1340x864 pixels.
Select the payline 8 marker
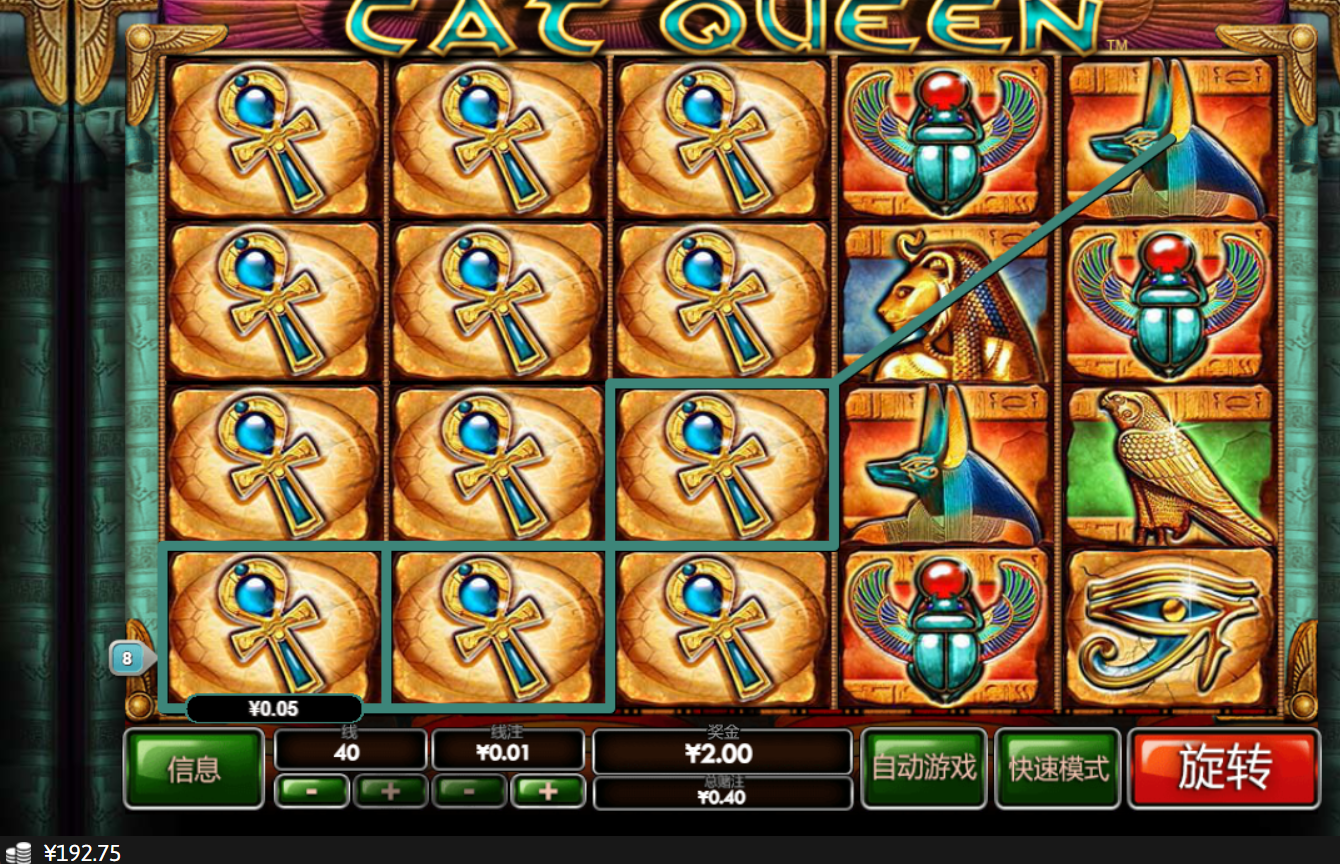pyautogui.click(x=129, y=659)
